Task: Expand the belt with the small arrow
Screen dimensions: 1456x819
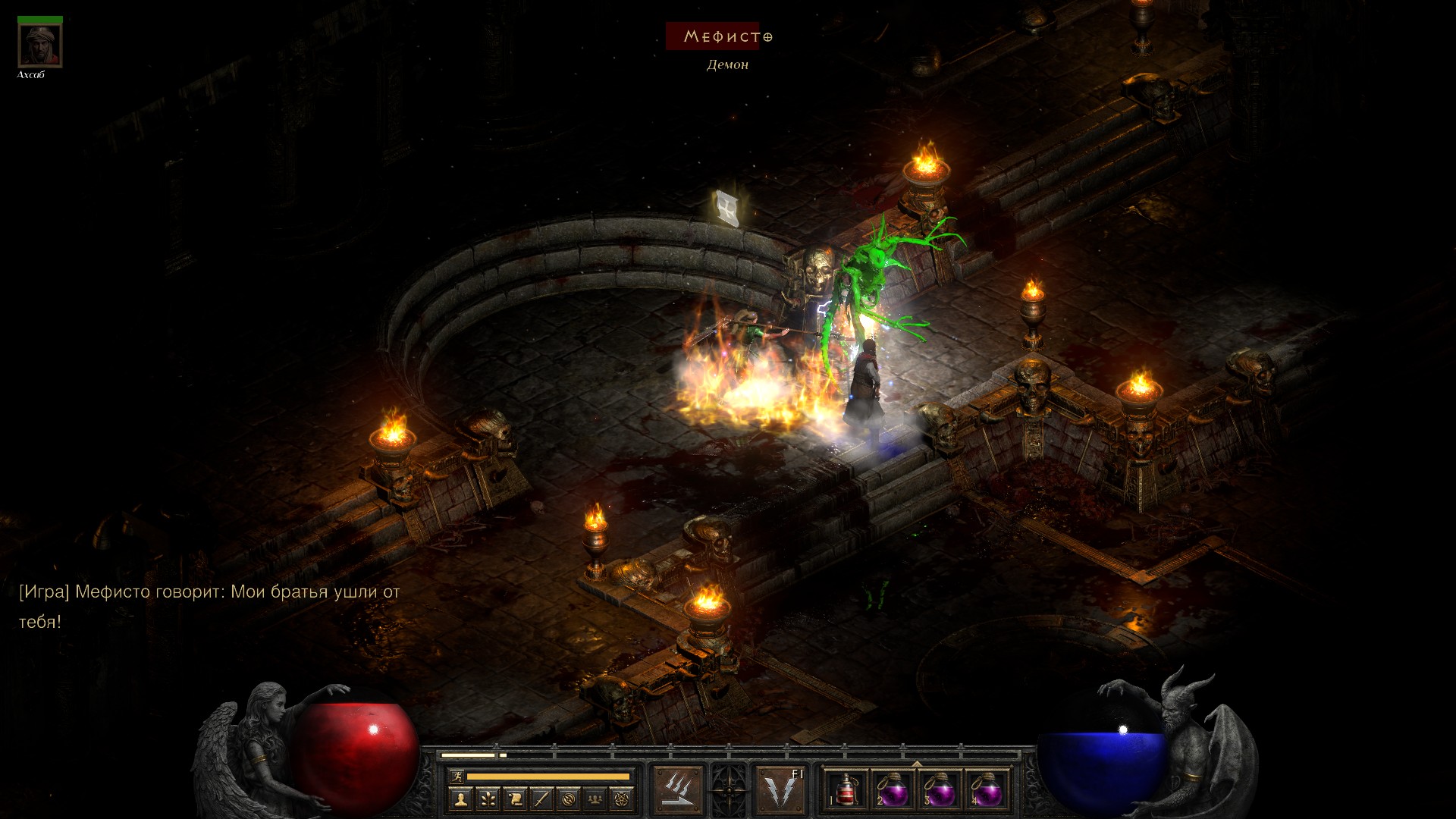Action: tap(917, 763)
